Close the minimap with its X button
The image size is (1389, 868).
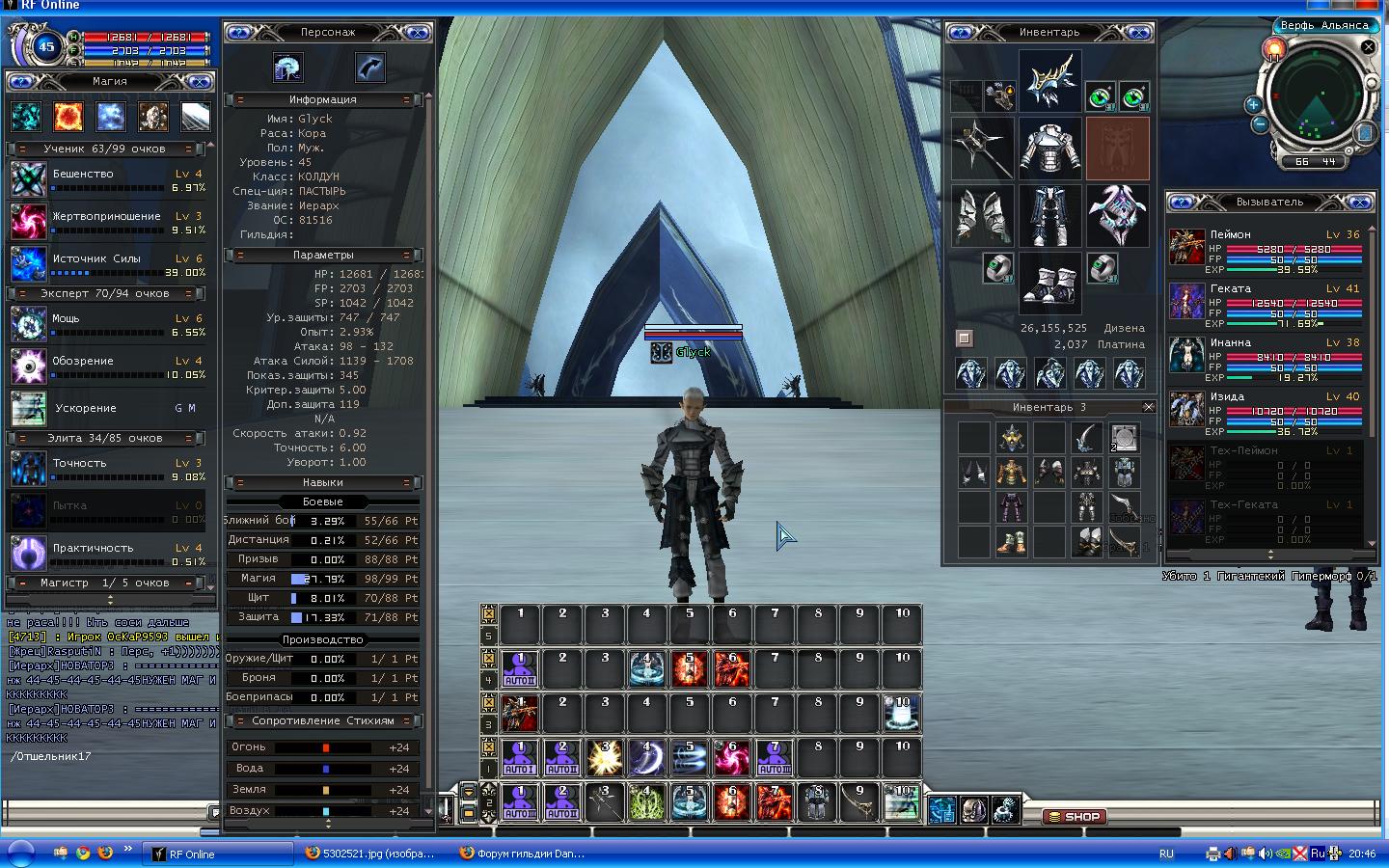point(1368,46)
